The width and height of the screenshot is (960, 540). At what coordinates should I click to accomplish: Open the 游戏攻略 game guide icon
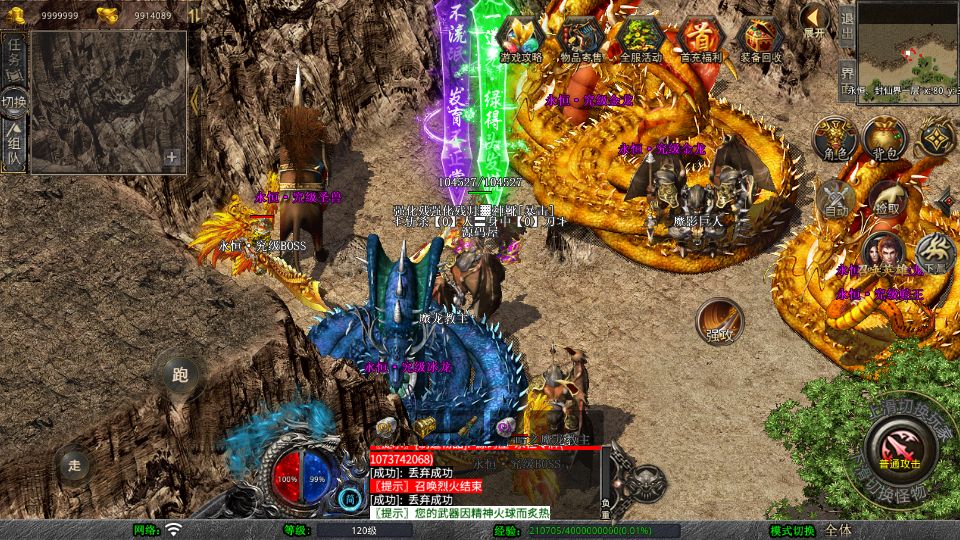(521, 39)
